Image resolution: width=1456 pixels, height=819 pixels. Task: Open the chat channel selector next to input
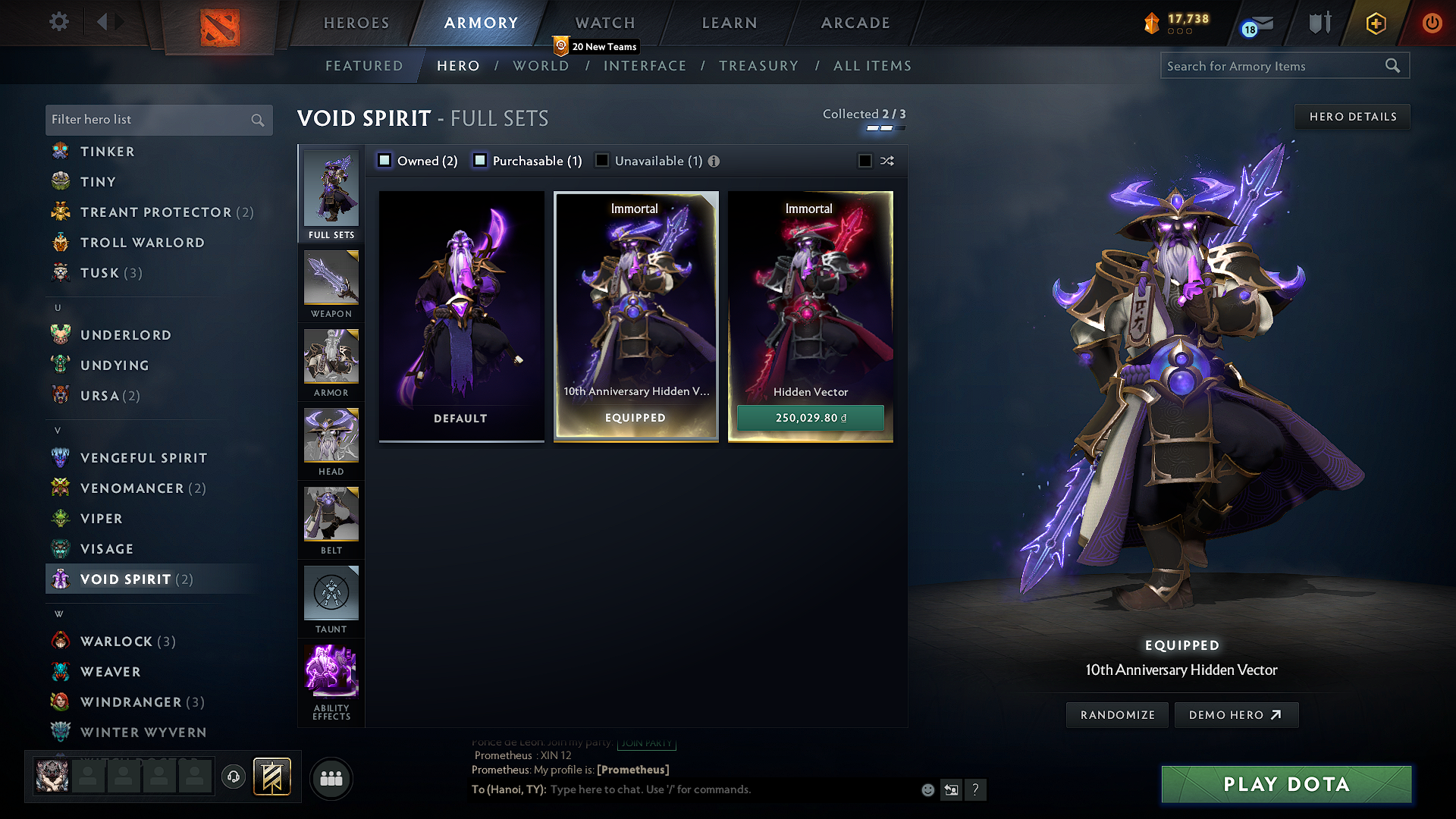(x=952, y=789)
